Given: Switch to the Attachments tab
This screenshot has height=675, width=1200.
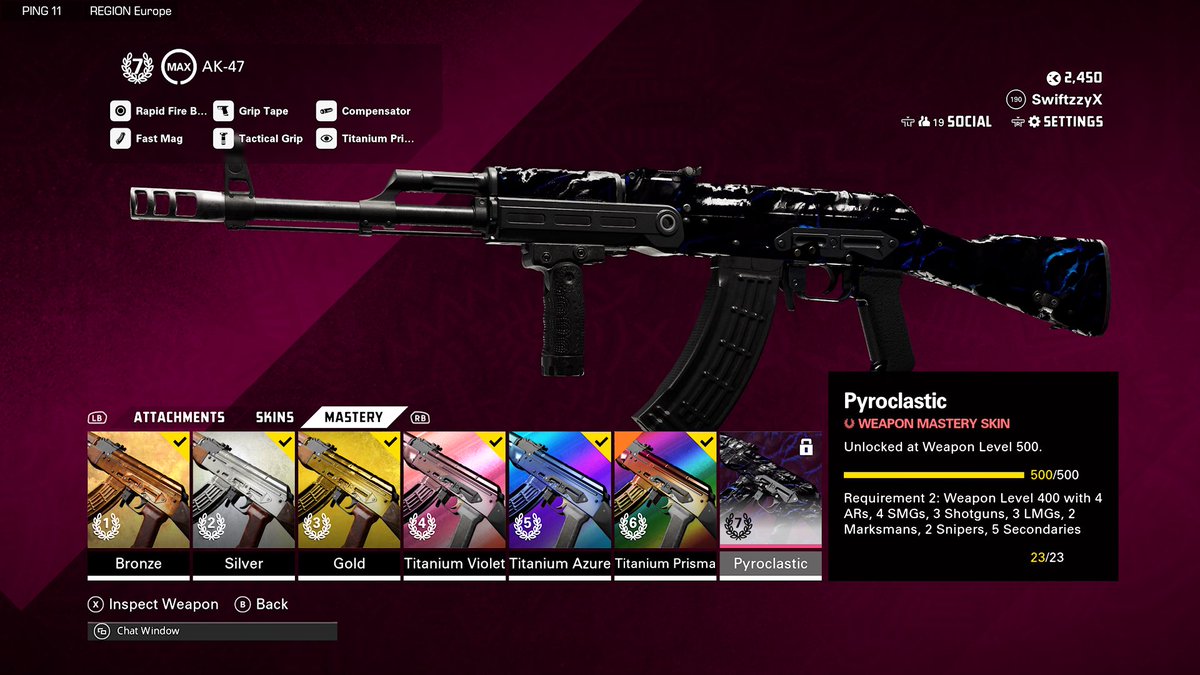Looking at the screenshot, I should 179,417.
